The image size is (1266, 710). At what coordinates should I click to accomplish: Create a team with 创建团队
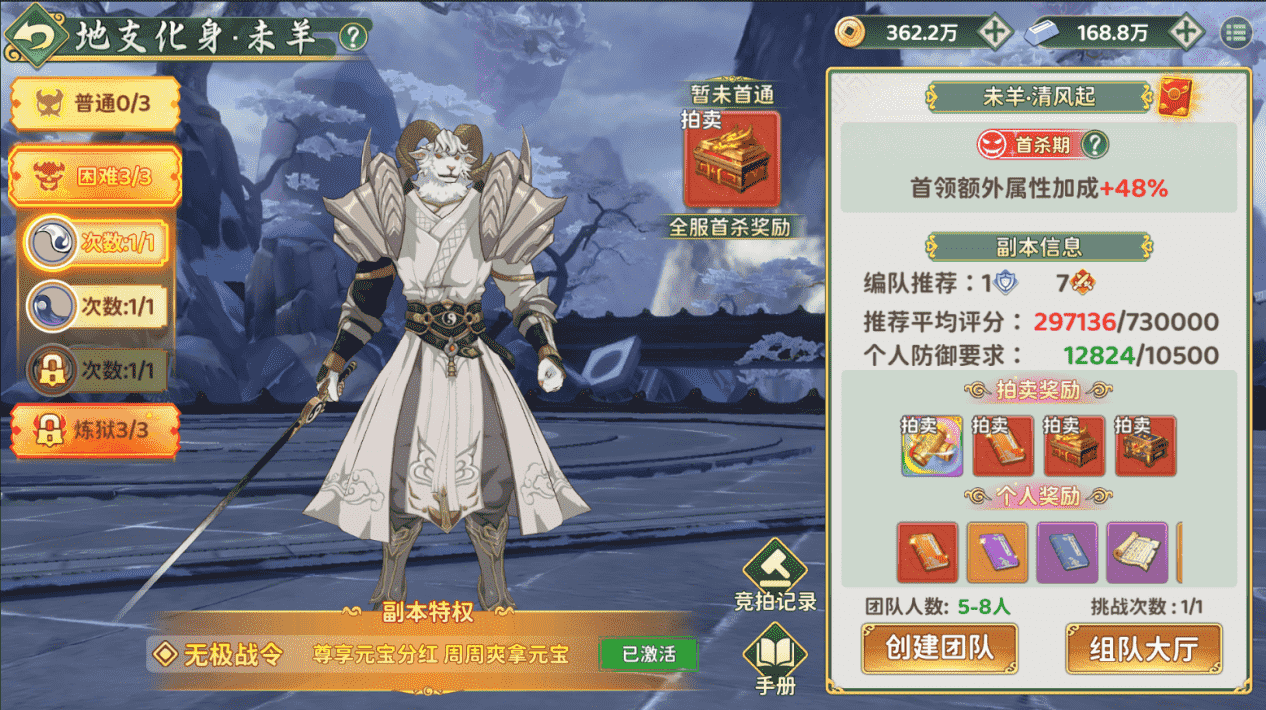click(x=939, y=648)
